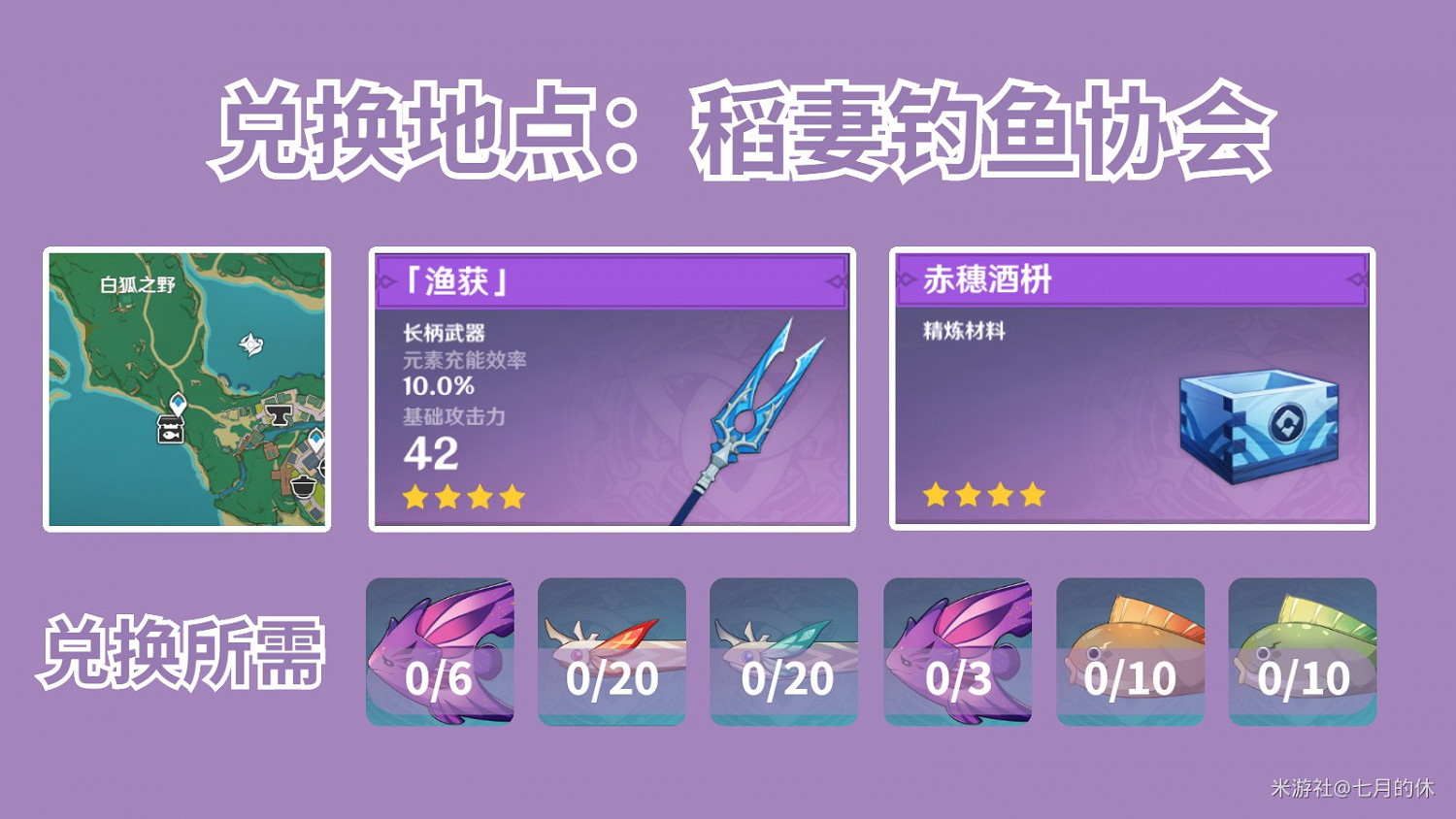Viewport: 1456px width, 819px height.
Task: Select the second waypoint marker near the city edge
Action: 315,437
